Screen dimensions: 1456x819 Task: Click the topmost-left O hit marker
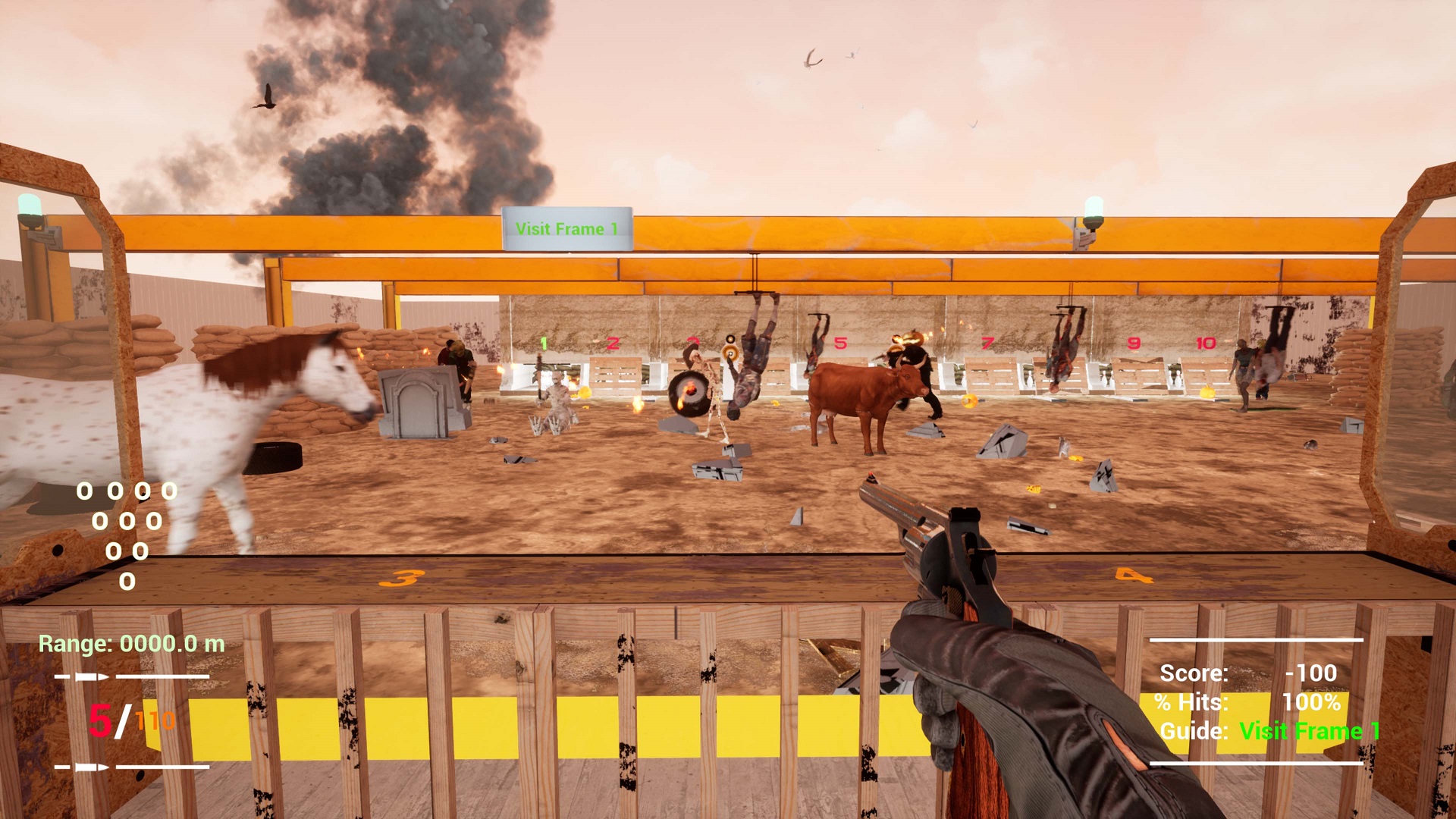pyautogui.click(x=83, y=490)
